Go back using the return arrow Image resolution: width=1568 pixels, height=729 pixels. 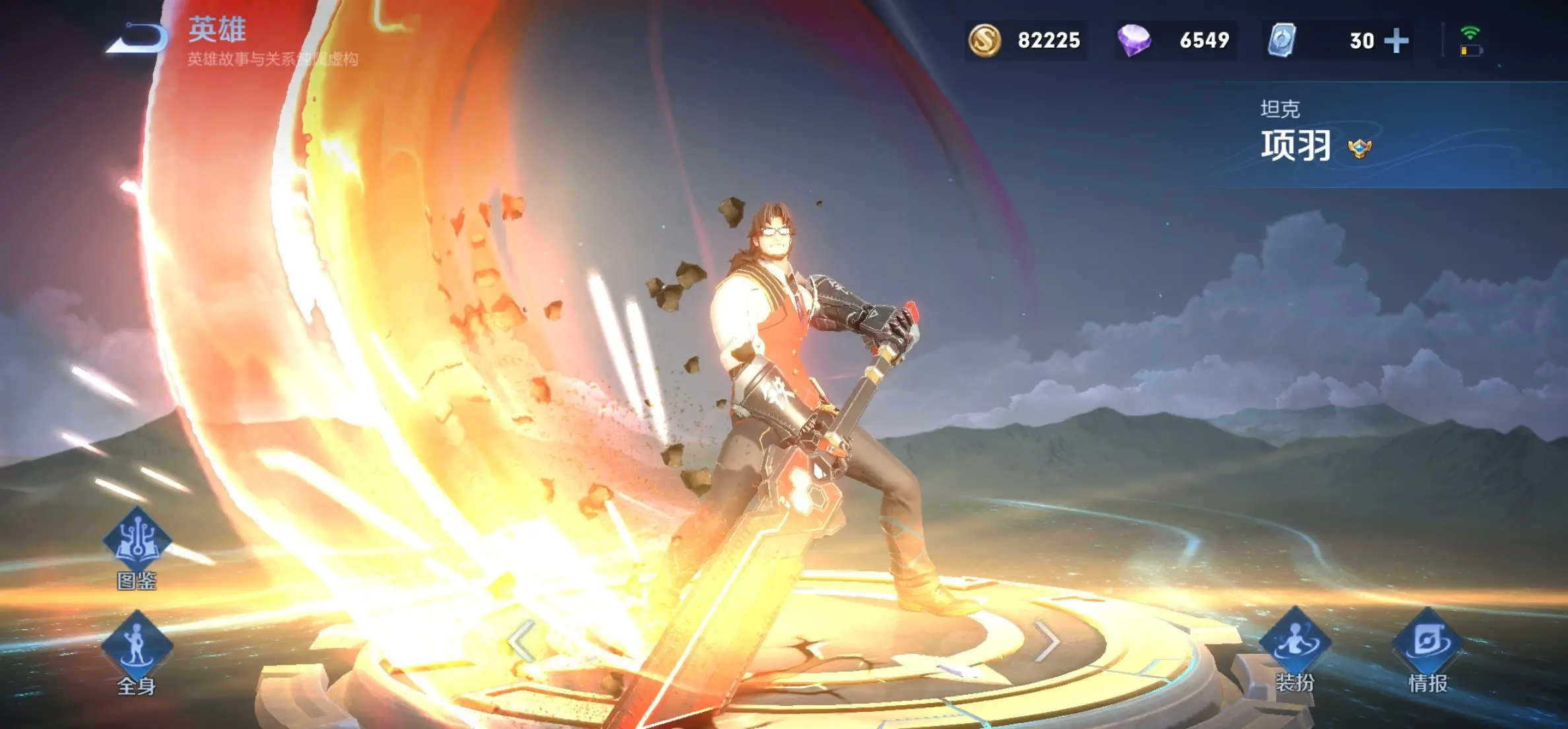coord(138,38)
